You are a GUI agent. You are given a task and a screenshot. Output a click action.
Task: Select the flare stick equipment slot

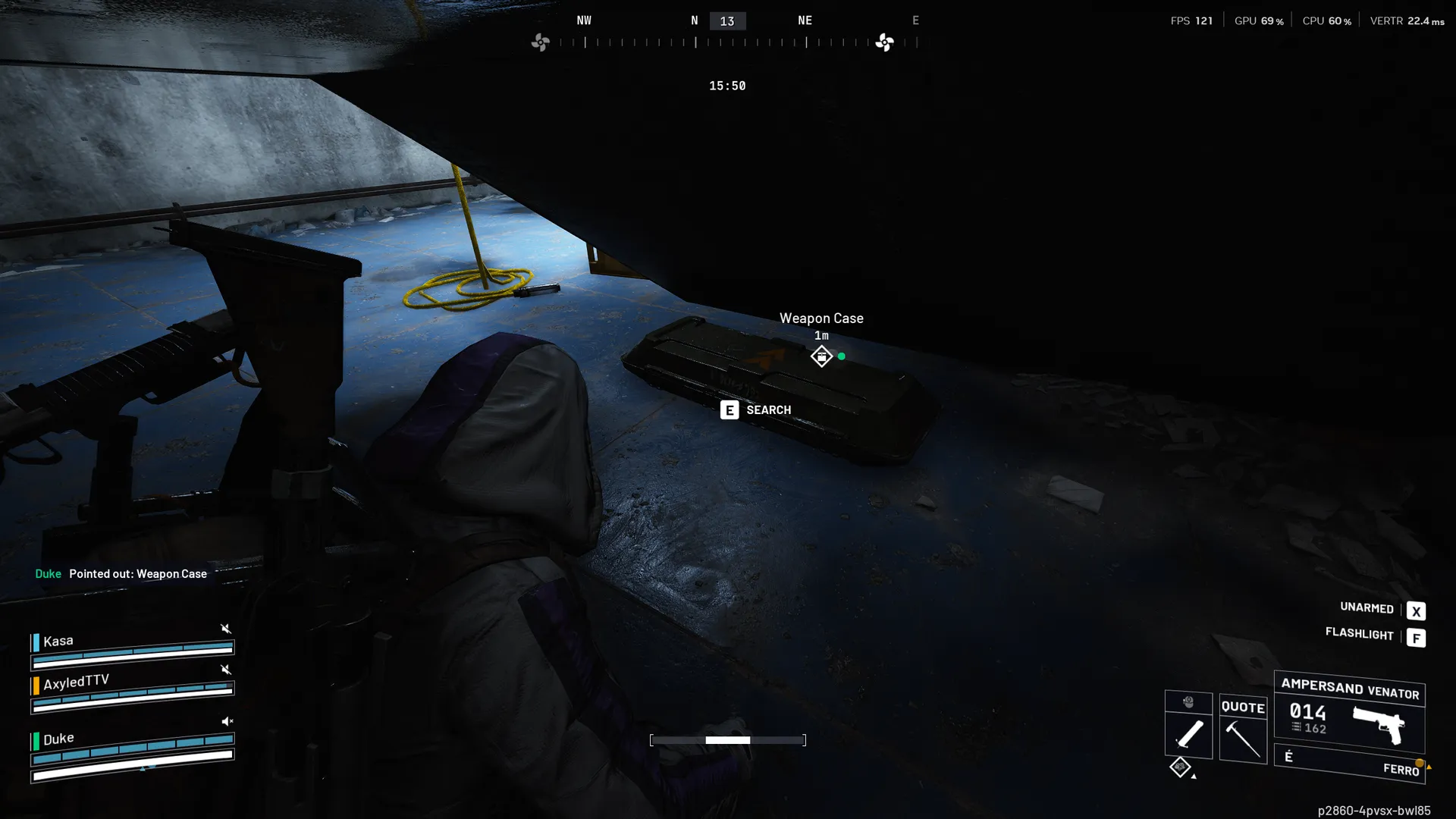1188,733
